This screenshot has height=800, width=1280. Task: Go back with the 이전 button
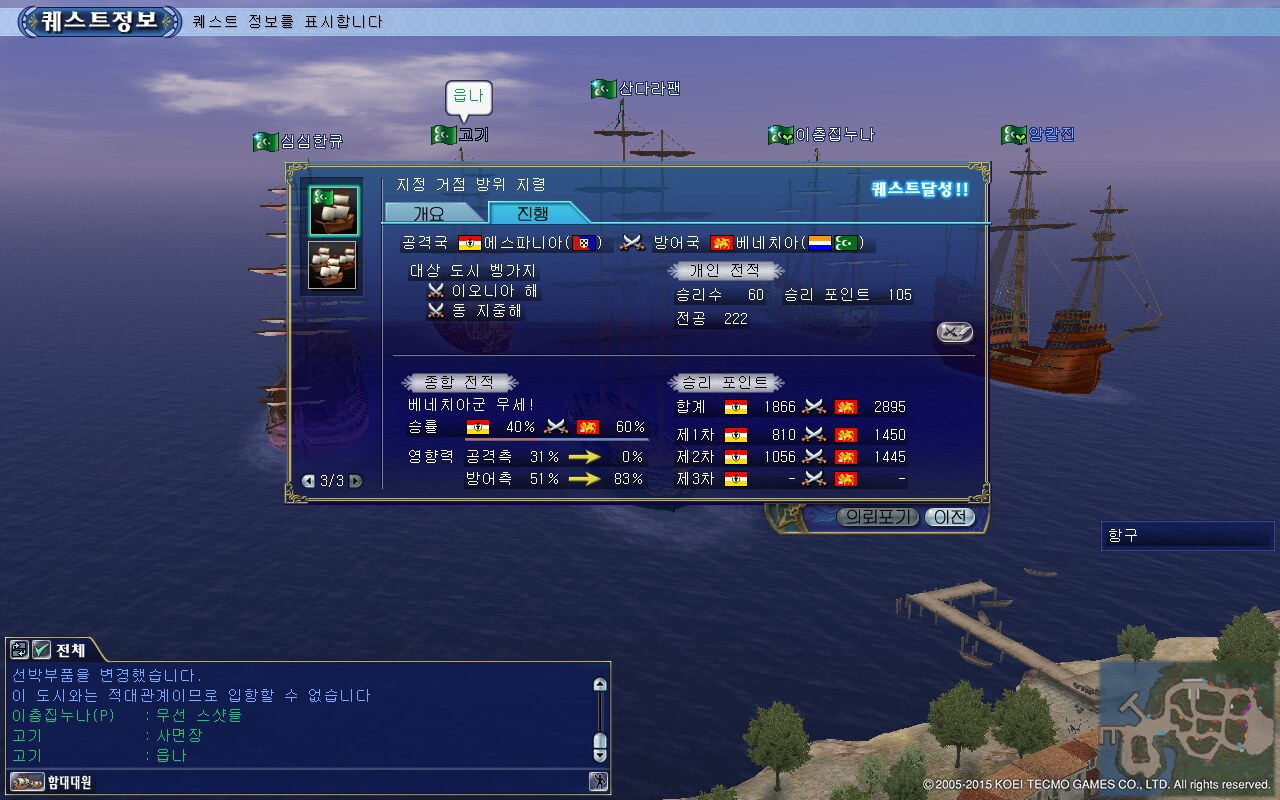click(949, 517)
